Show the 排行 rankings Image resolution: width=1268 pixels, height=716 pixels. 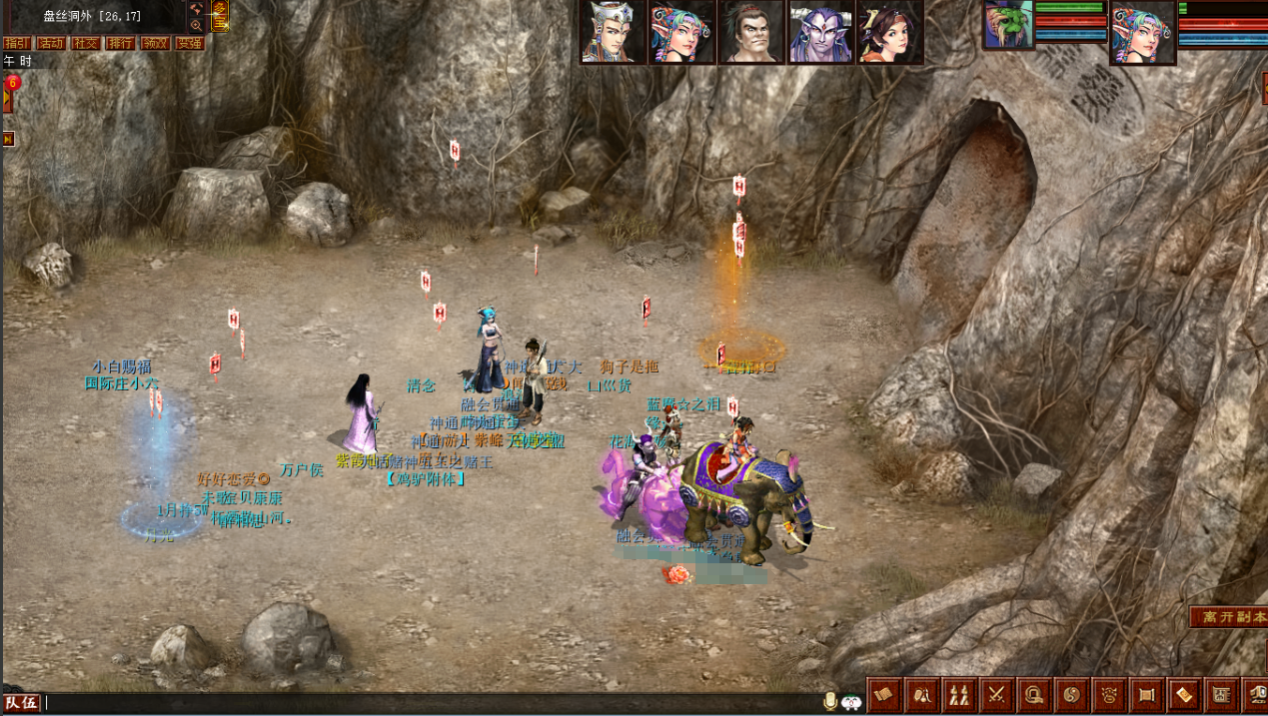120,43
